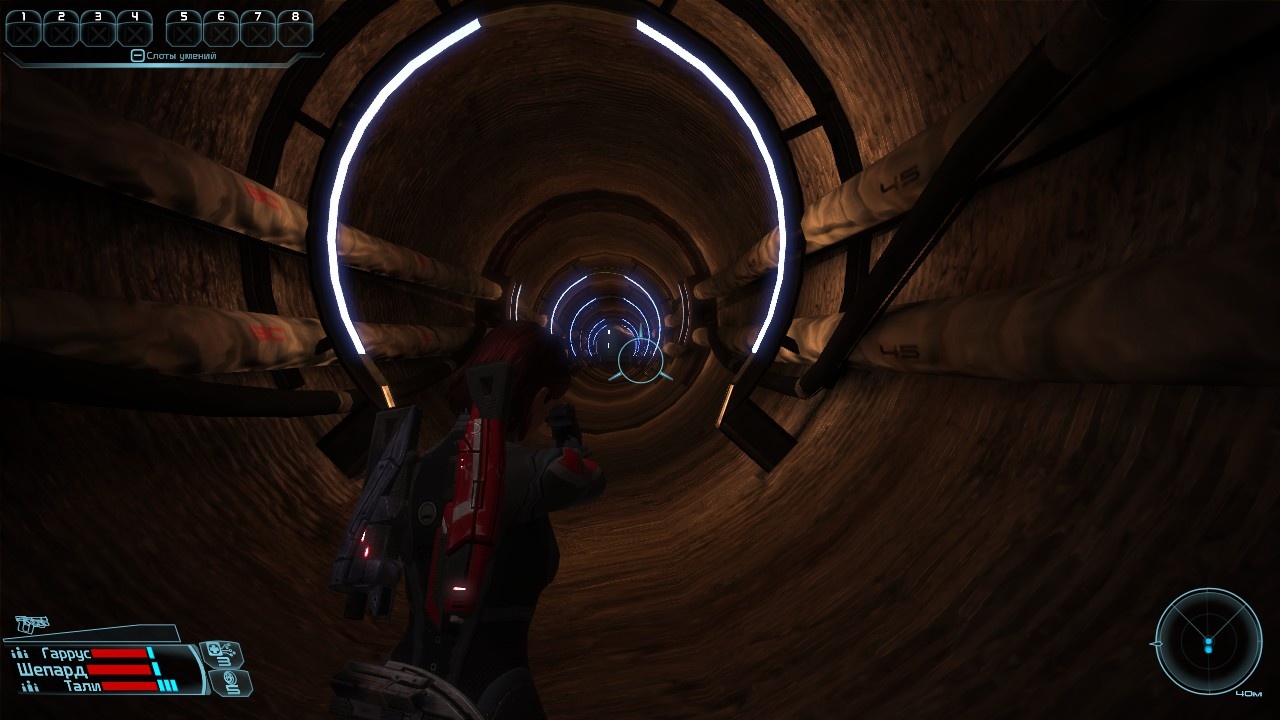1280x720 pixels.
Task: Click the pistol weapon icon
Action: click(32, 624)
